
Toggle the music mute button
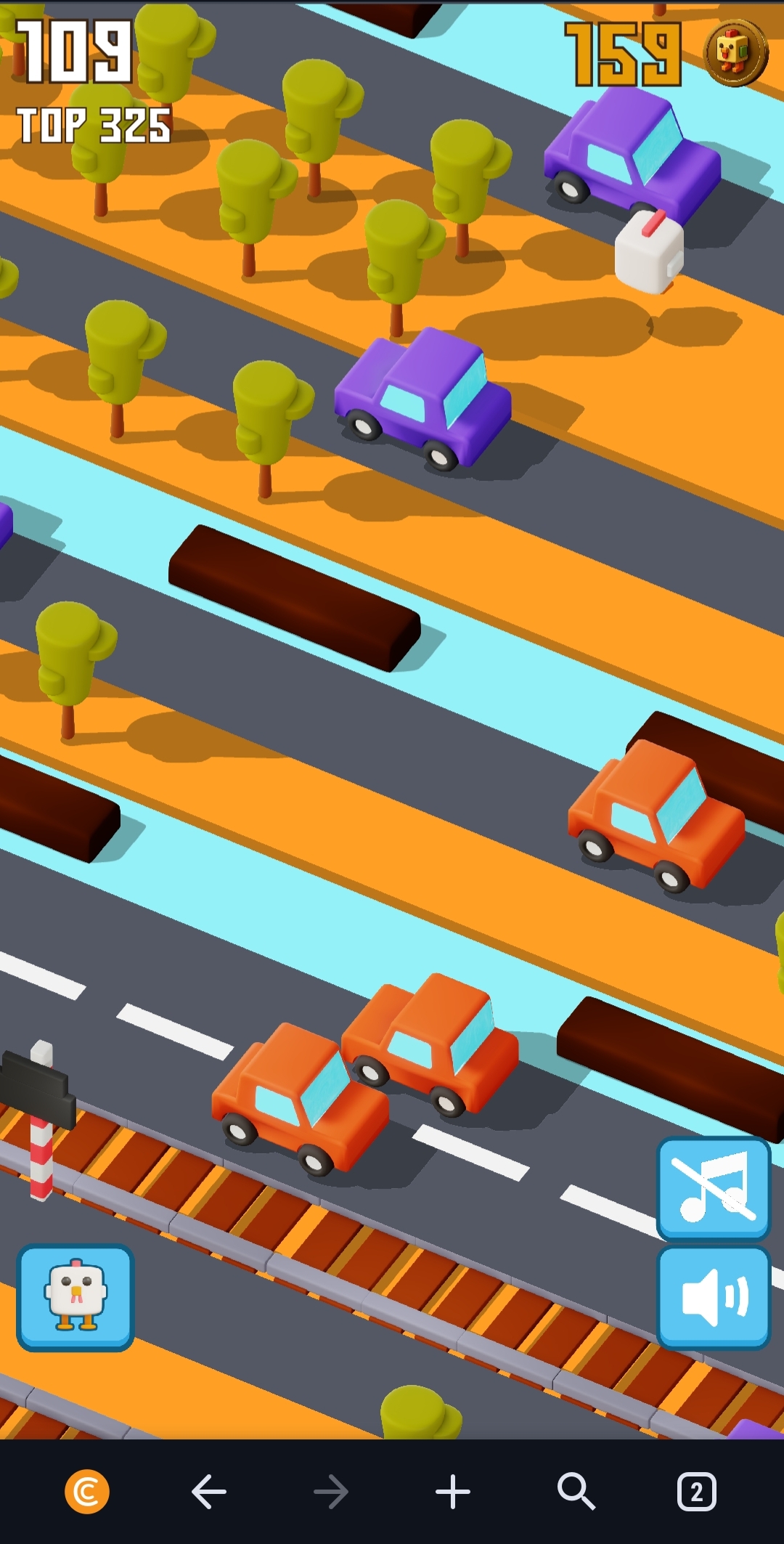tap(713, 1188)
